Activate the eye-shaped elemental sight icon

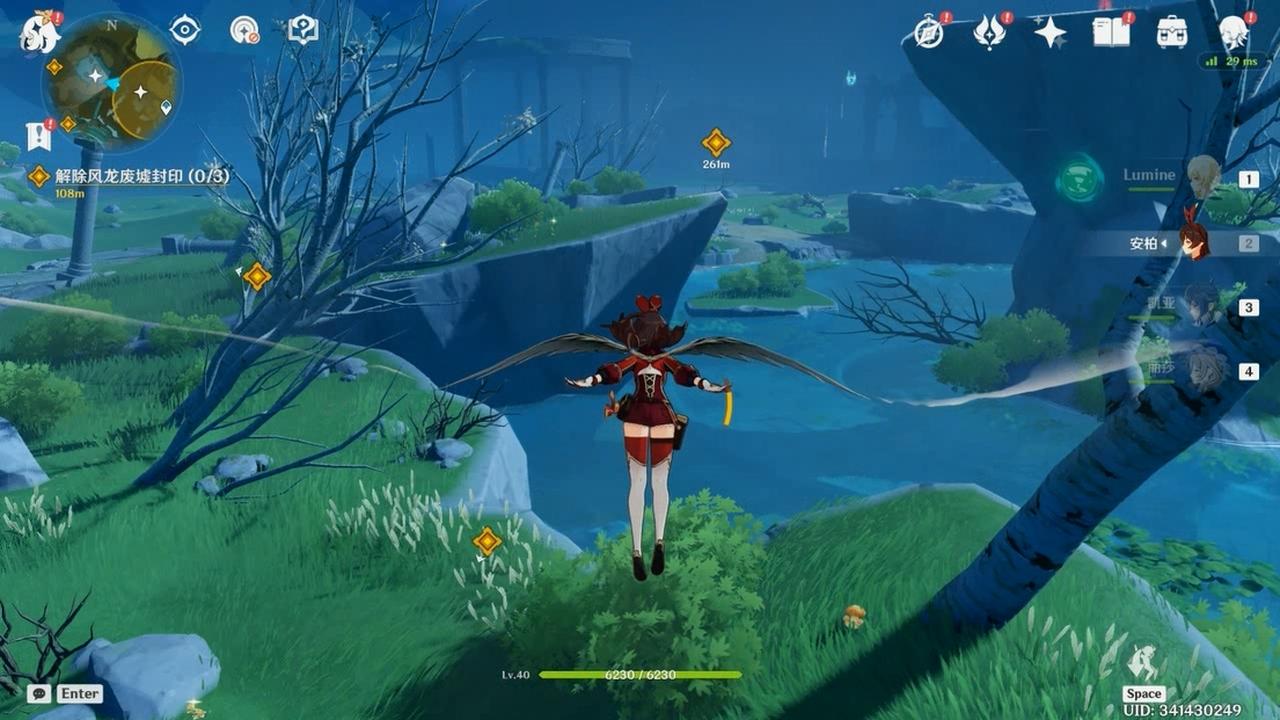[185, 30]
